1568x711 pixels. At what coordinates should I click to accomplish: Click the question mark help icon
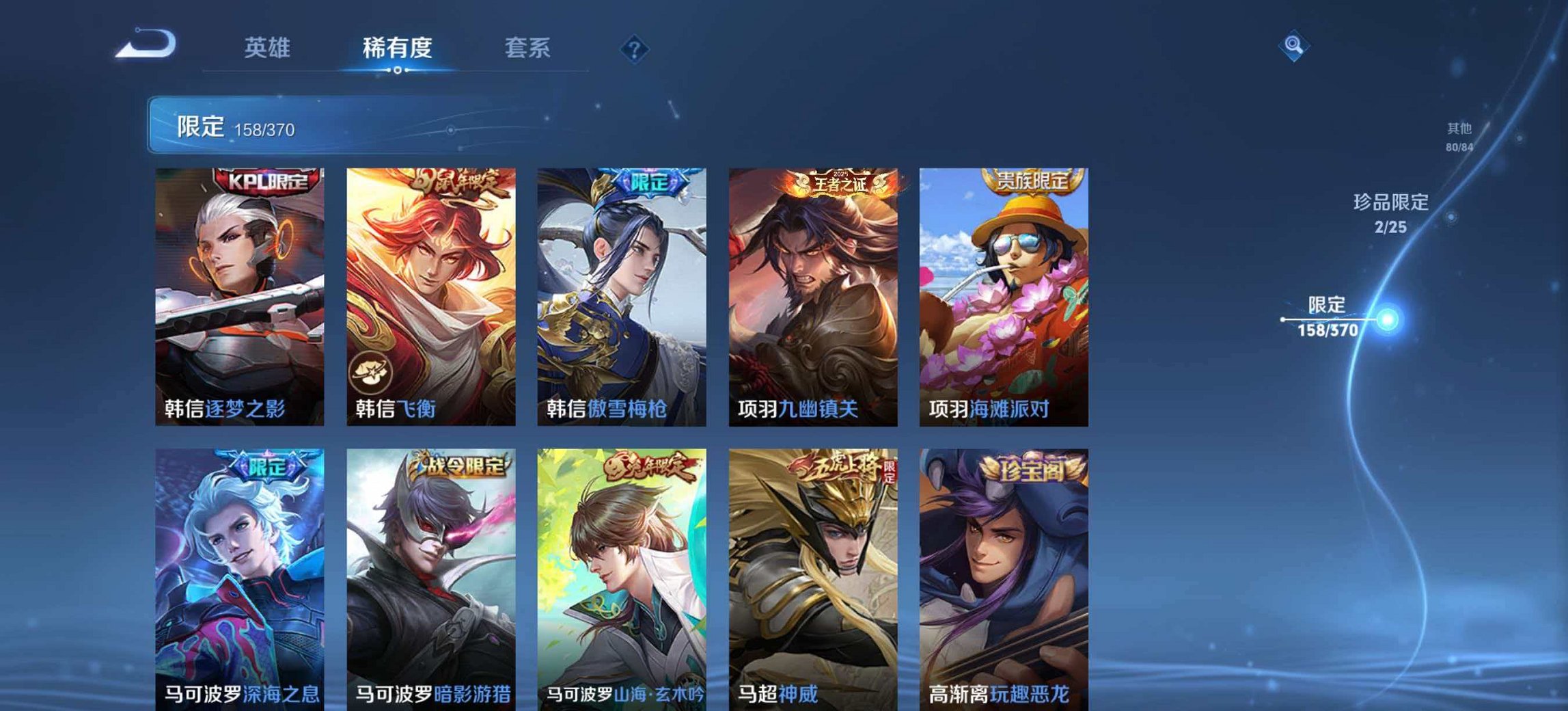[635, 48]
